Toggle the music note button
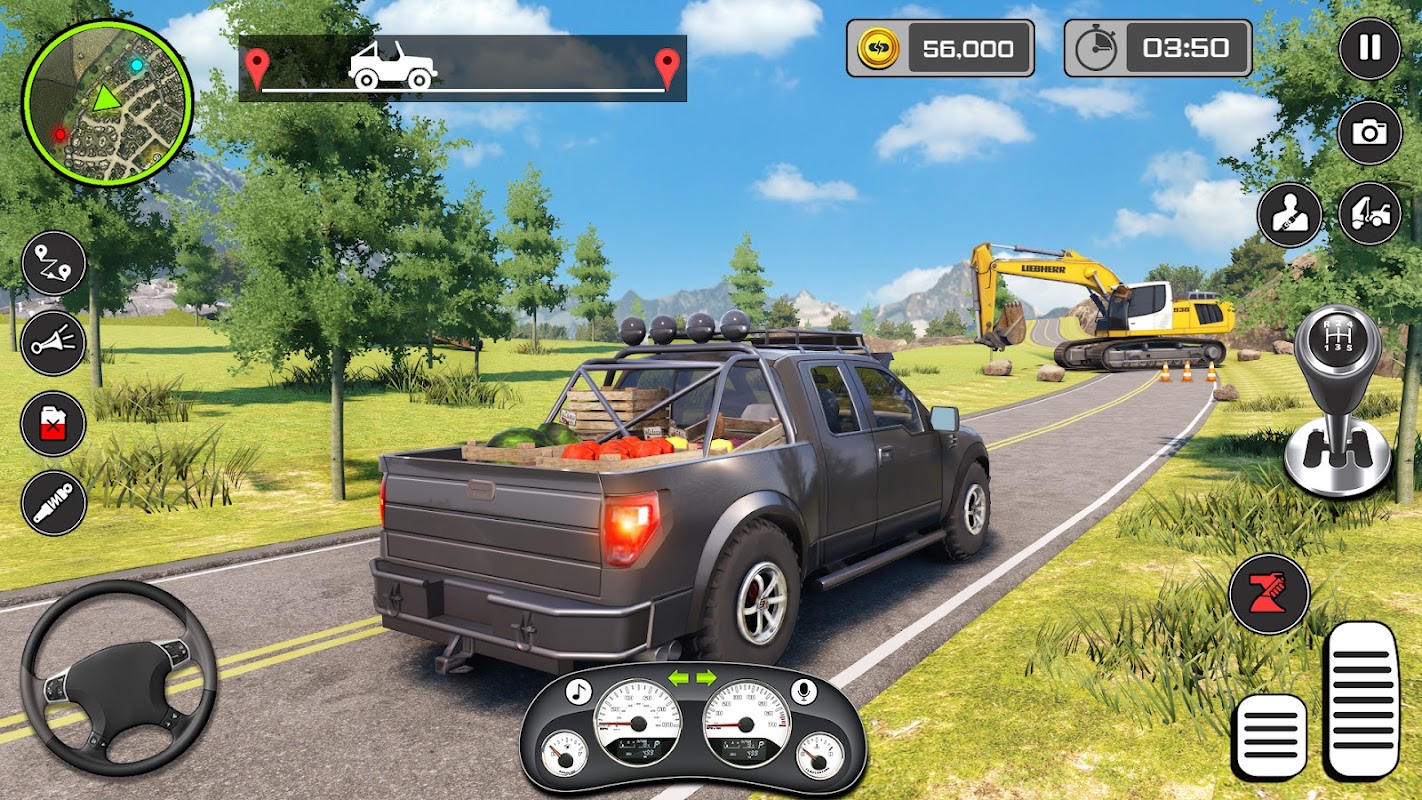 (x=578, y=691)
